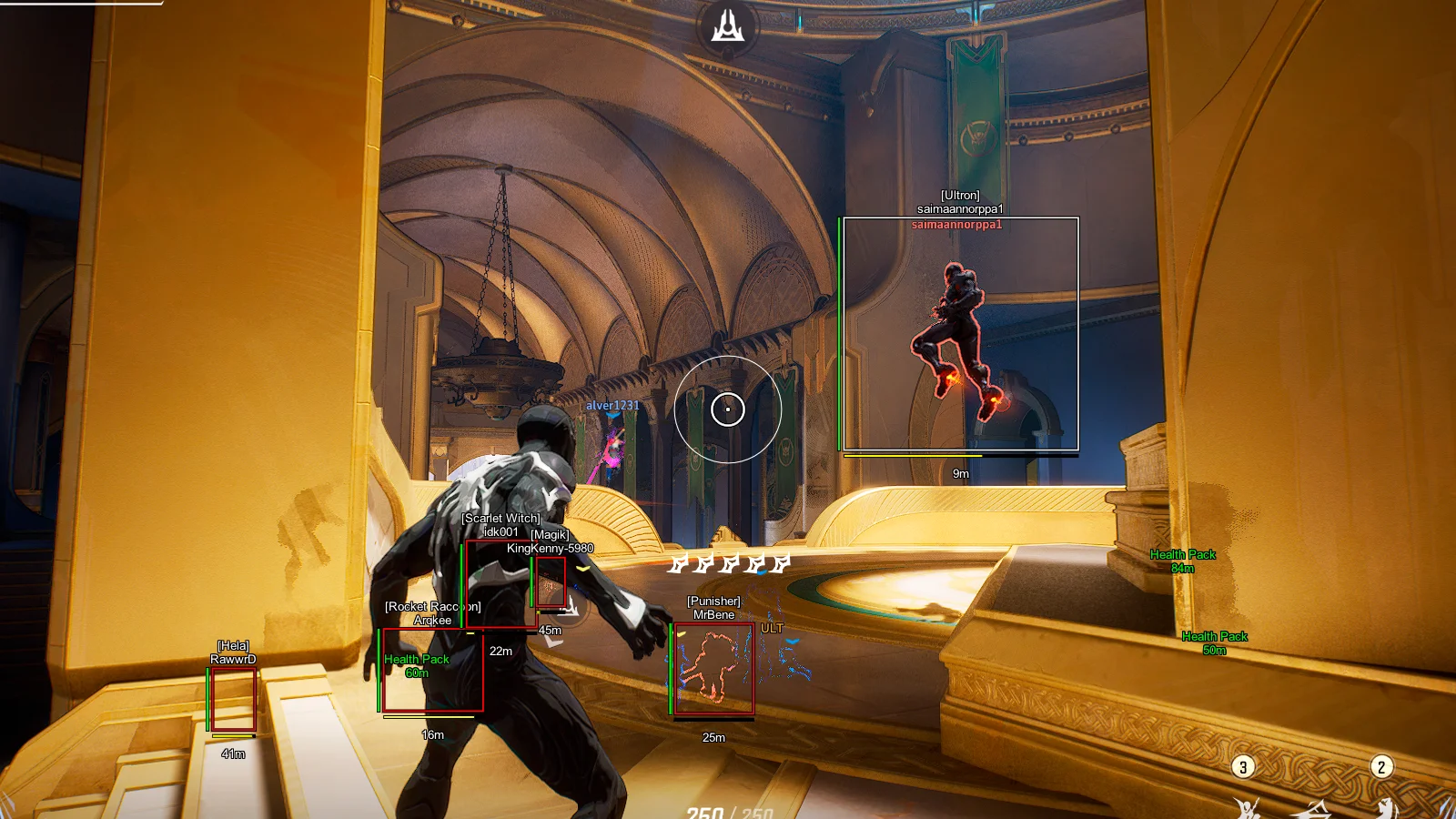The image size is (1456, 819).
Task: Click the Health Pack icon reading 50m
Action: pos(1213,642)
